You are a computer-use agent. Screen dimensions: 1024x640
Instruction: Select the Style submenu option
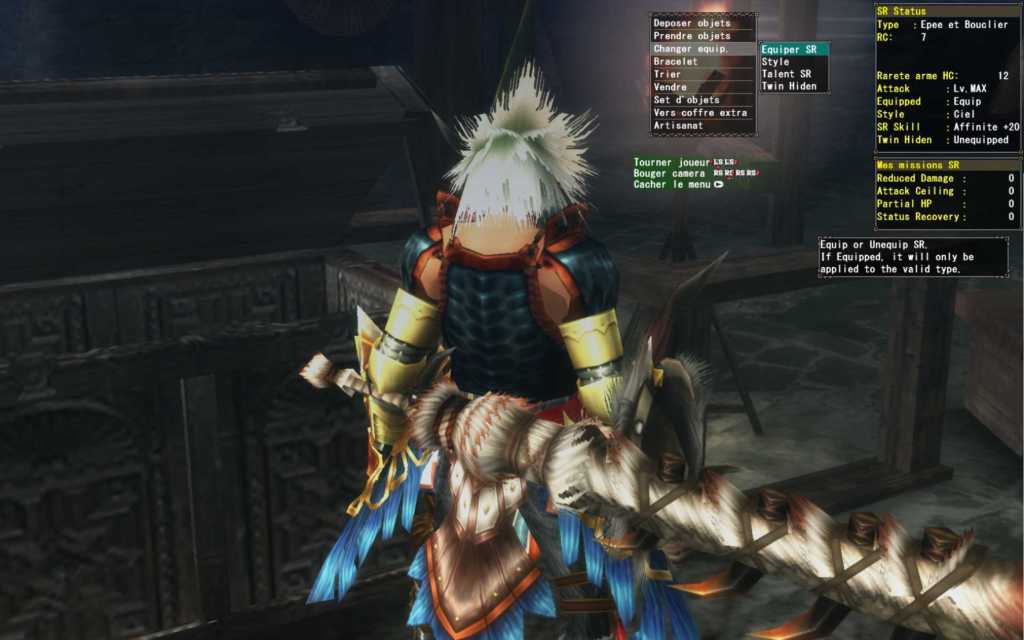pos(776,62)
